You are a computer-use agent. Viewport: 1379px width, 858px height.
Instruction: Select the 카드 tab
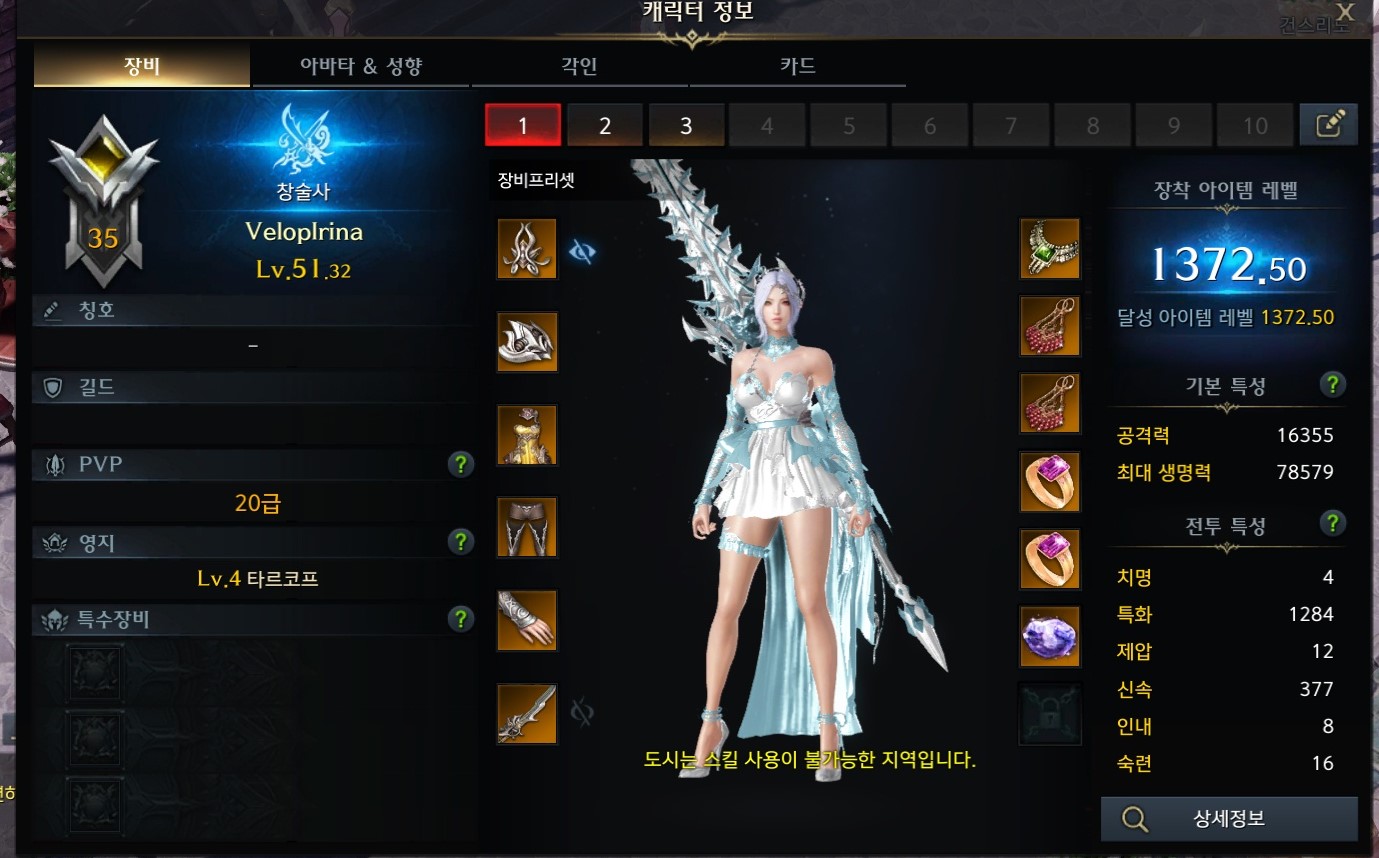[x=797, y=67]
